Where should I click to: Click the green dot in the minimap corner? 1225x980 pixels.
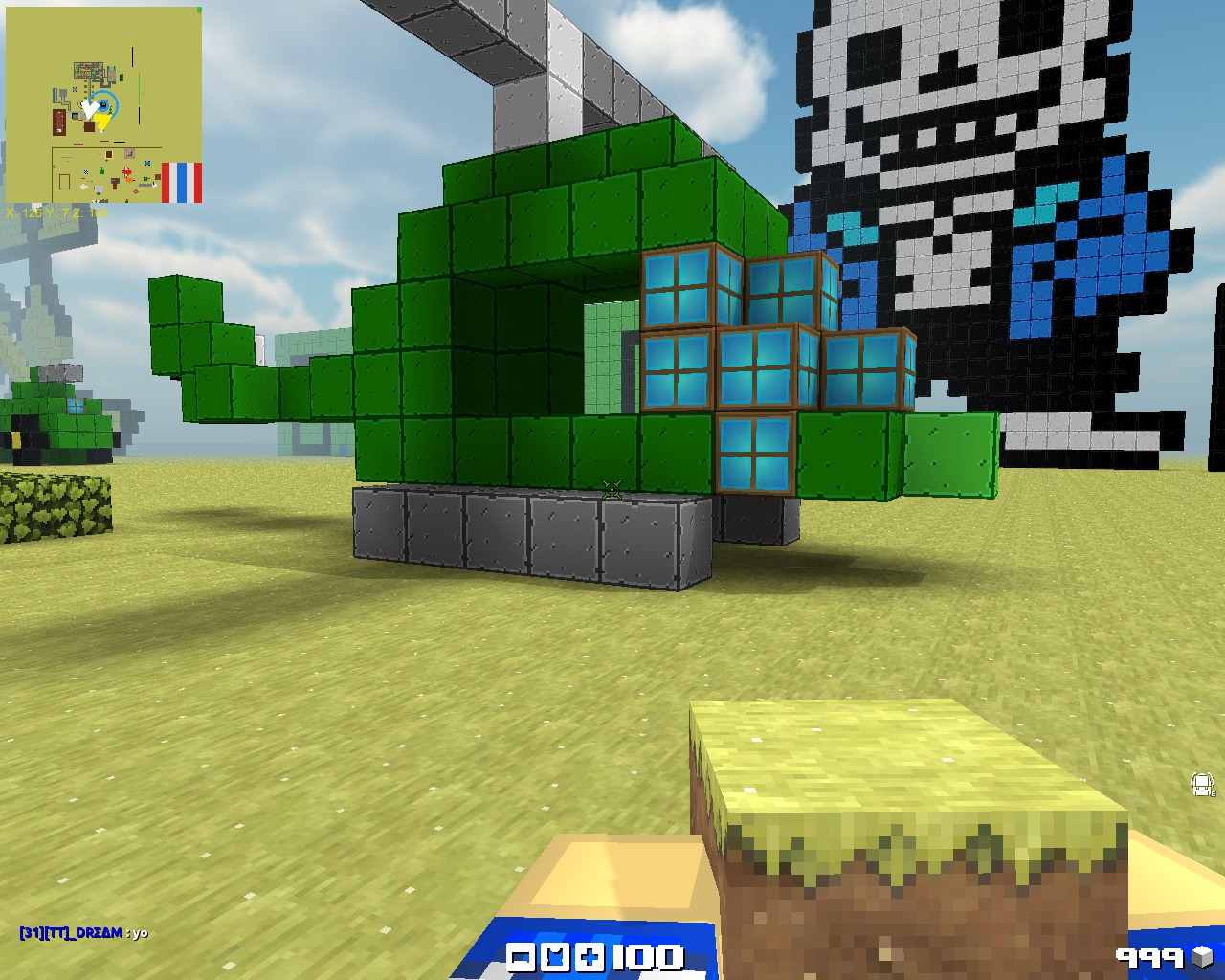coord(199,11)
